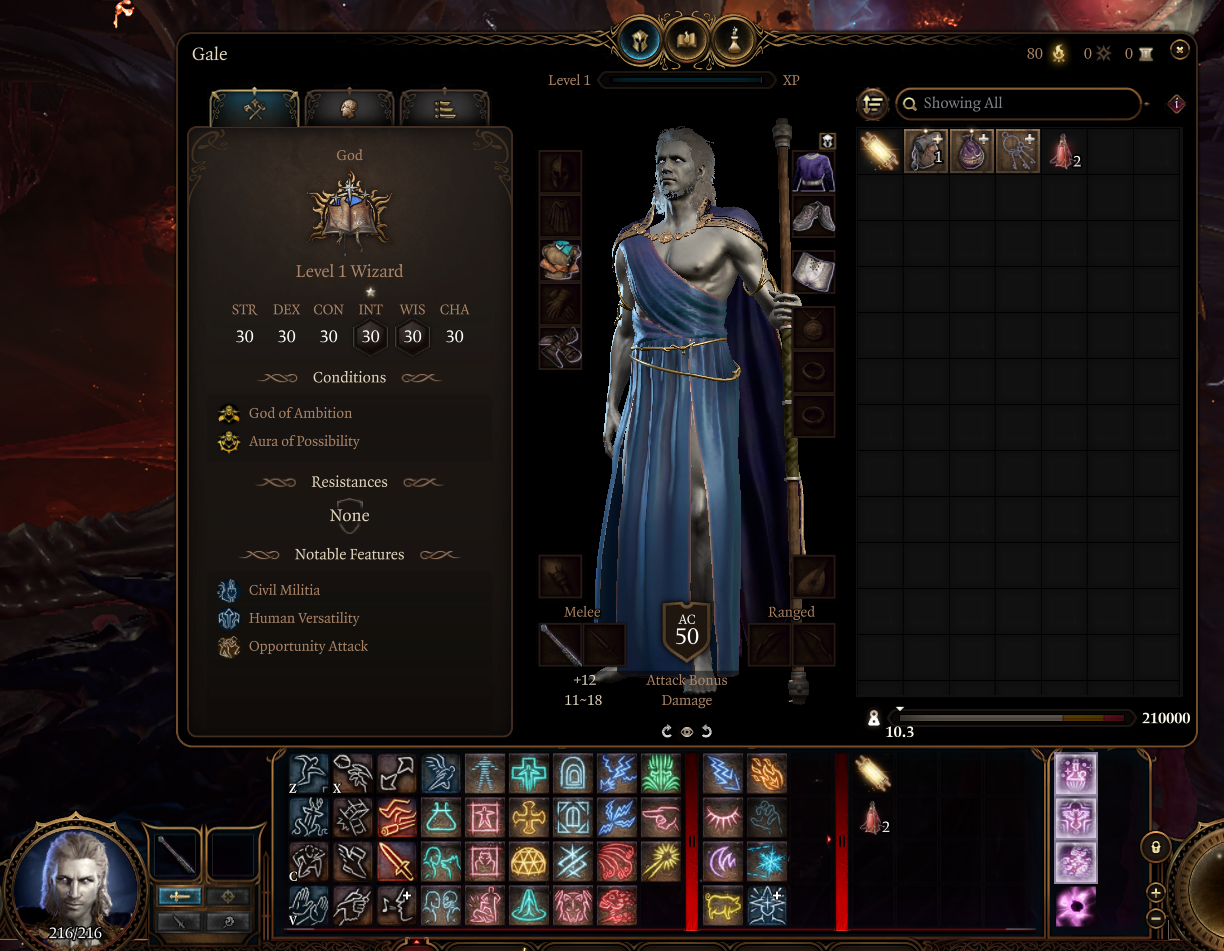
Task: Open the spellbook tab at top
Action: click(685, 40)
